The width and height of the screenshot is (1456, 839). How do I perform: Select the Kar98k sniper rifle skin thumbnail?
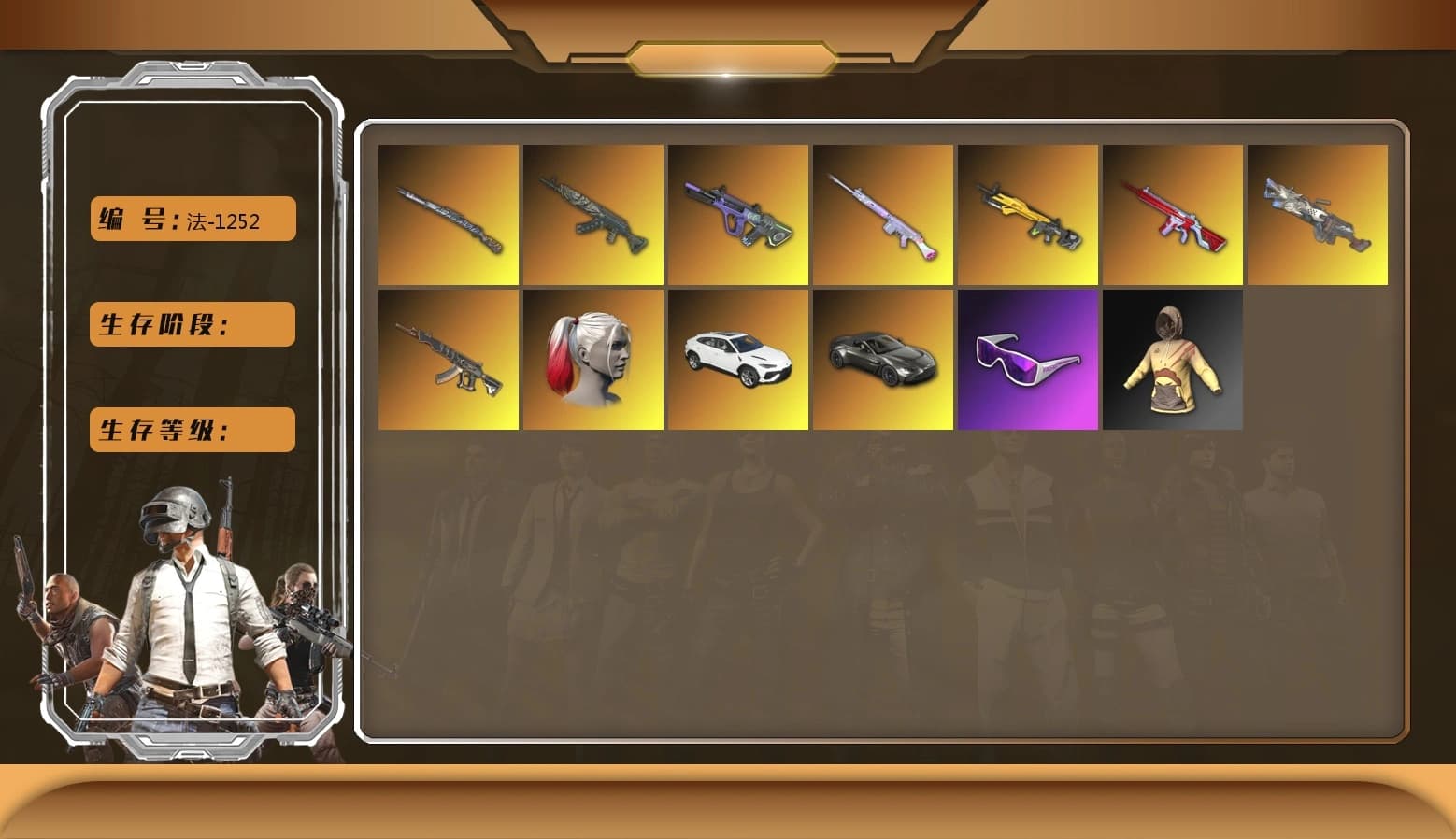pyautogui.click(x=450, y=215)
